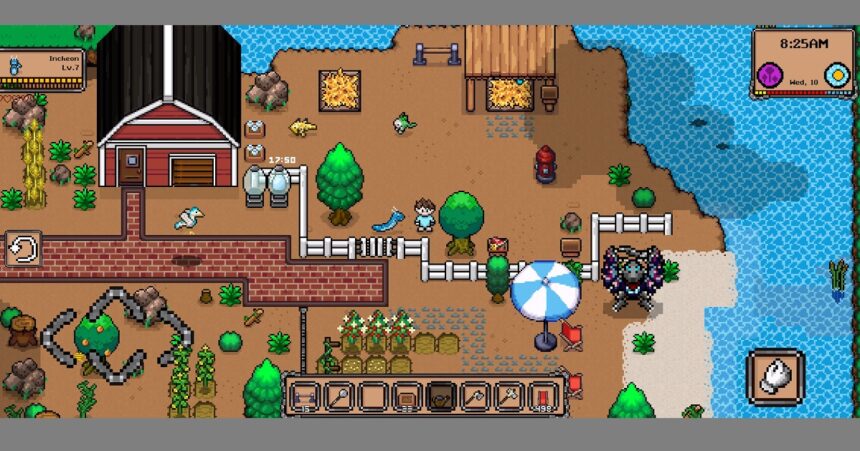Screen dimensions: 860x451
Task: Tap the white glove interact button
Action: click(x=775, y=377)
